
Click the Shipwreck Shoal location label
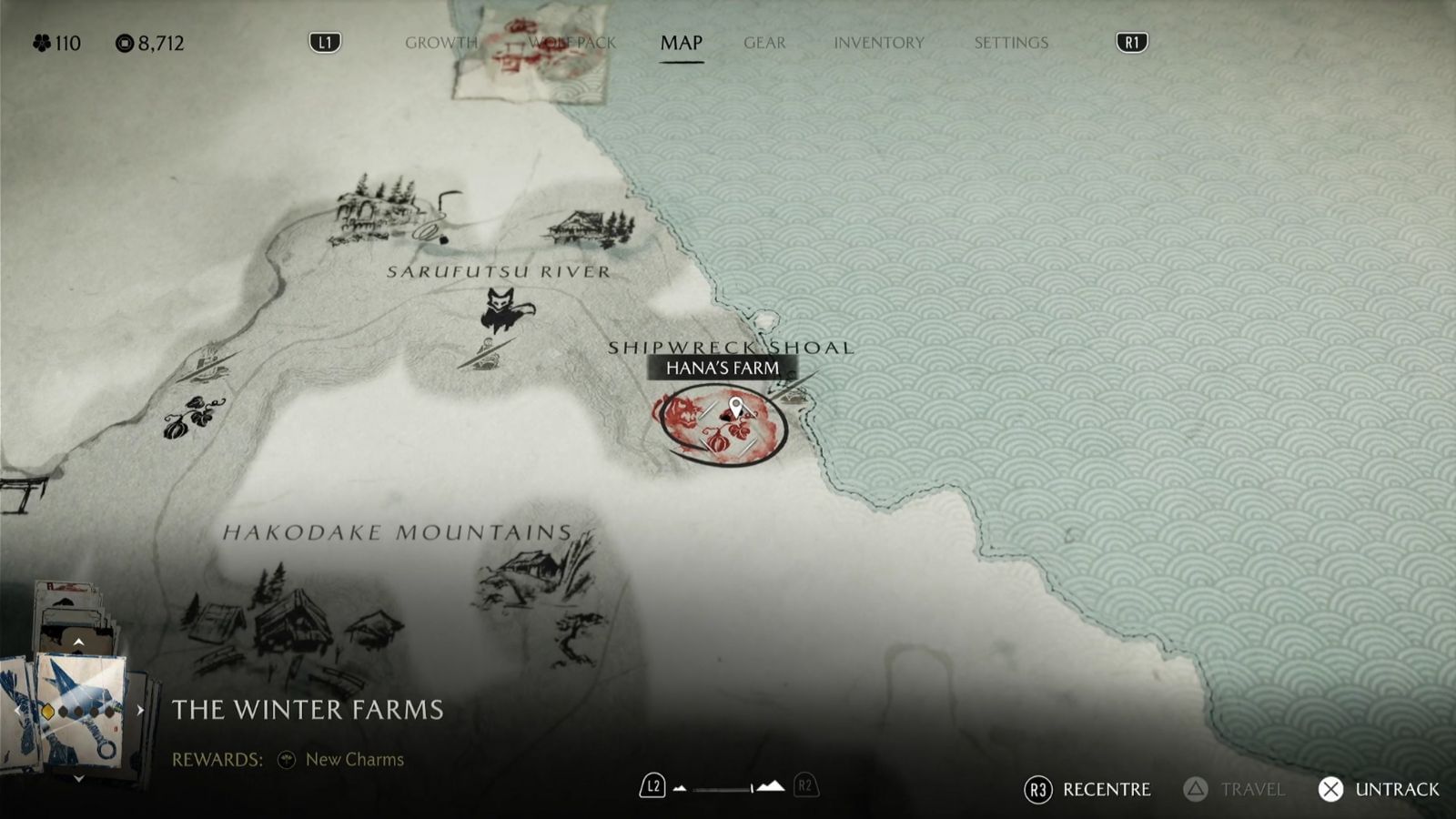[731, 347]
